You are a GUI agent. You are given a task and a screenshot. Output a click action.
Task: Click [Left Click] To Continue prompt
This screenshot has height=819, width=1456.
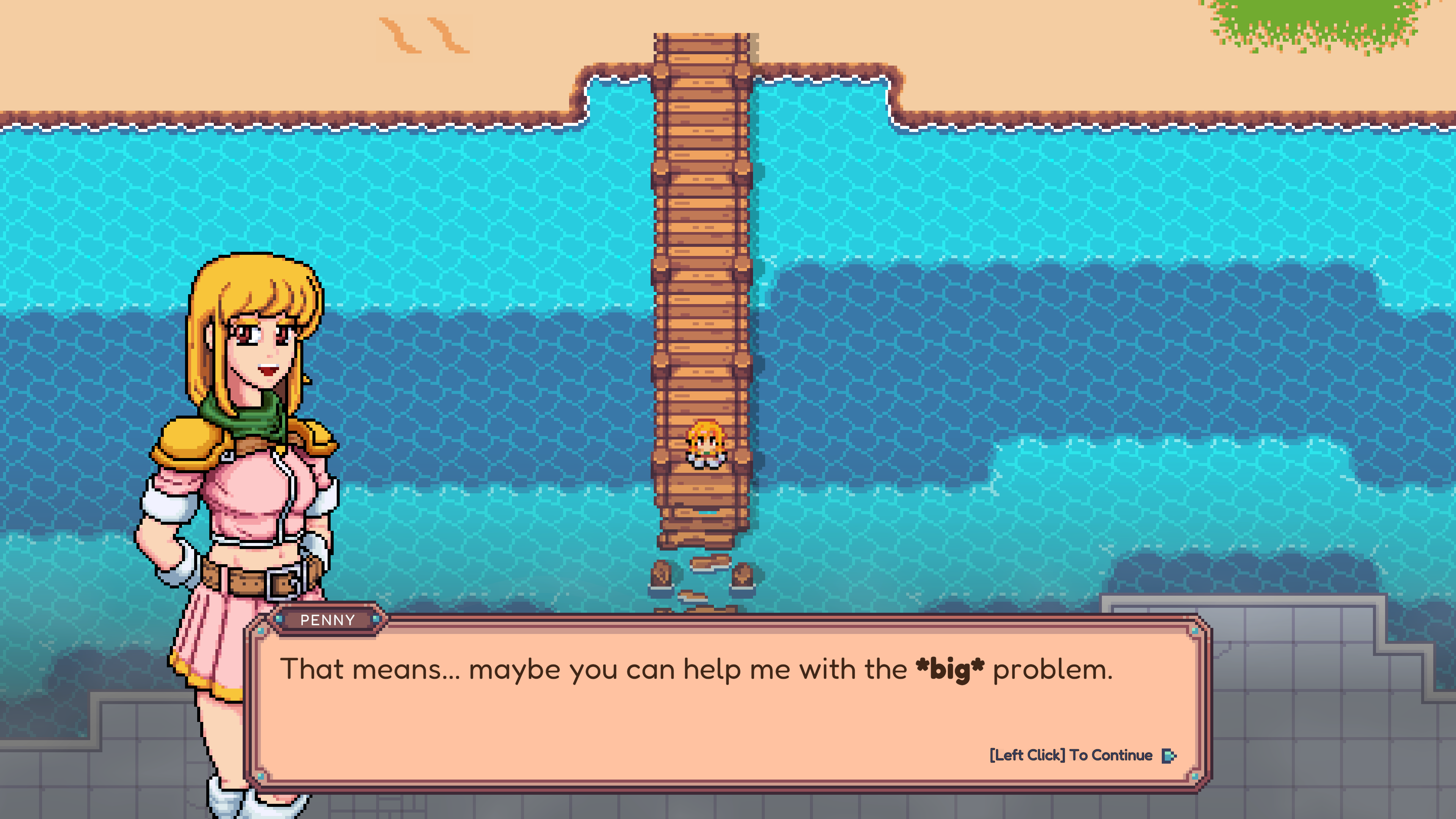[1071, 755]
